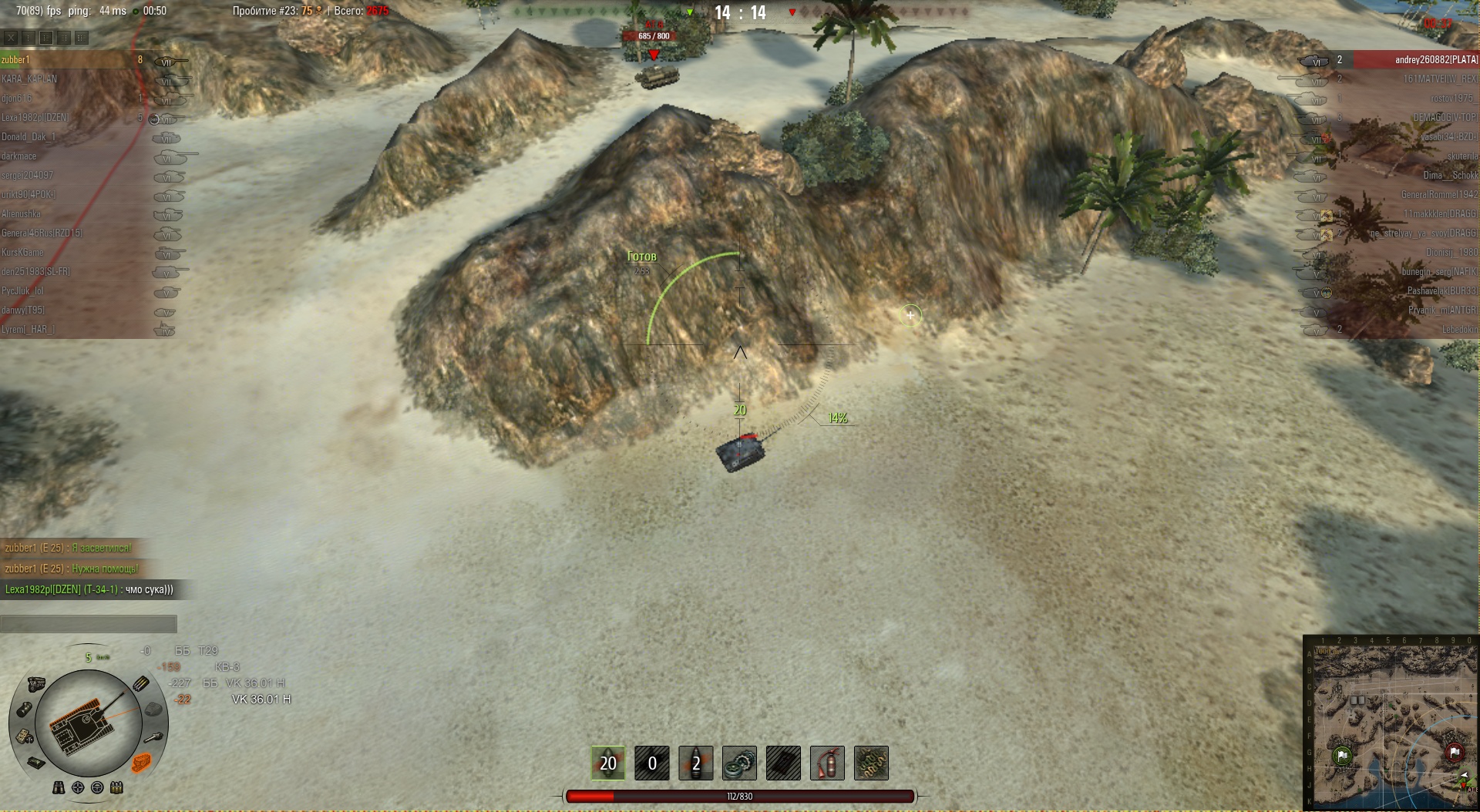Click the steering wheel driver icon

[x=97, y=787]
